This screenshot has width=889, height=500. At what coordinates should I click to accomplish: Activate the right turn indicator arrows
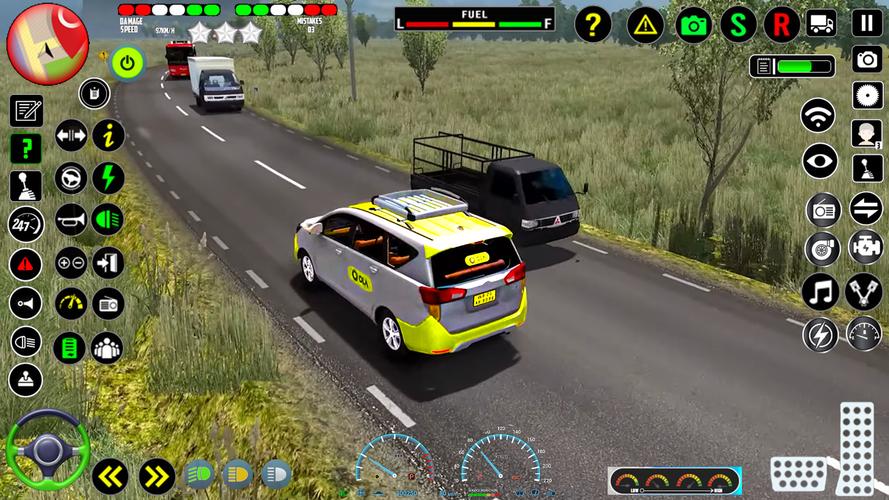point(156,475)
